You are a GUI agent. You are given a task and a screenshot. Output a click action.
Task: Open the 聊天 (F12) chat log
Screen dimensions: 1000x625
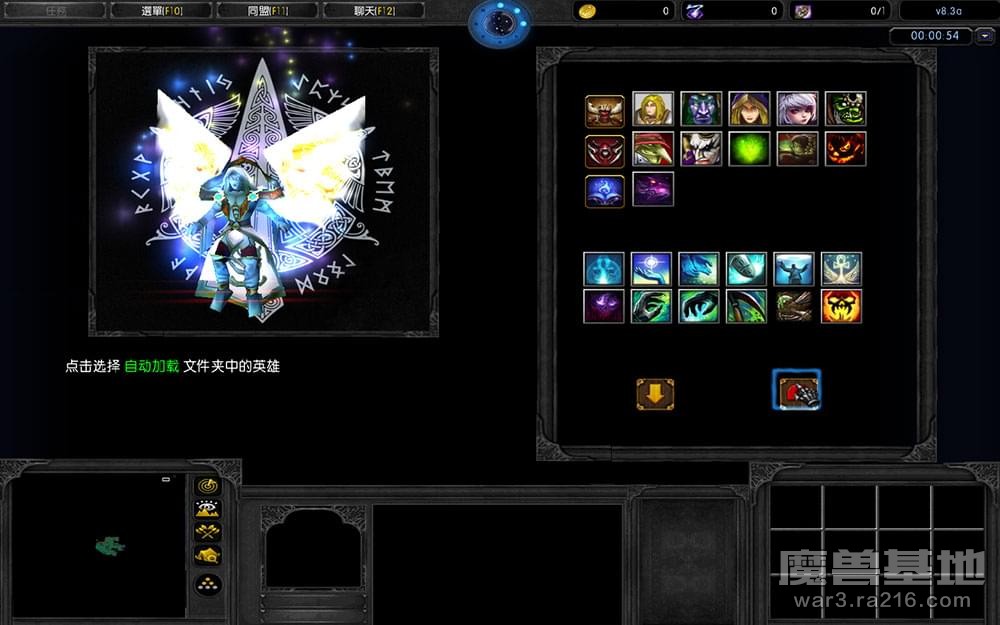[x=374, y=11]
